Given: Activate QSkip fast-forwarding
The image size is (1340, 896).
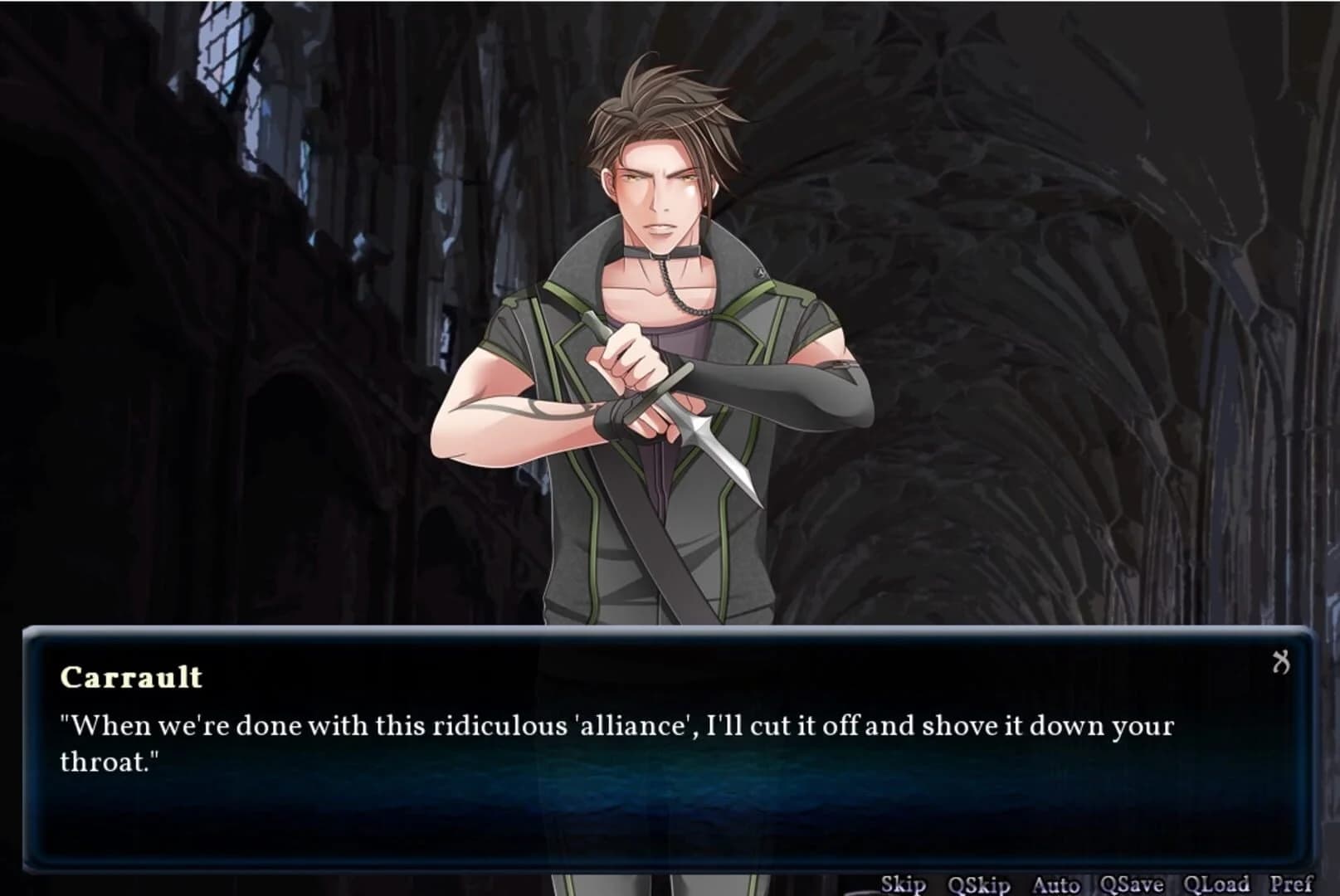Looking at the screenshot, I should [979, 884].
